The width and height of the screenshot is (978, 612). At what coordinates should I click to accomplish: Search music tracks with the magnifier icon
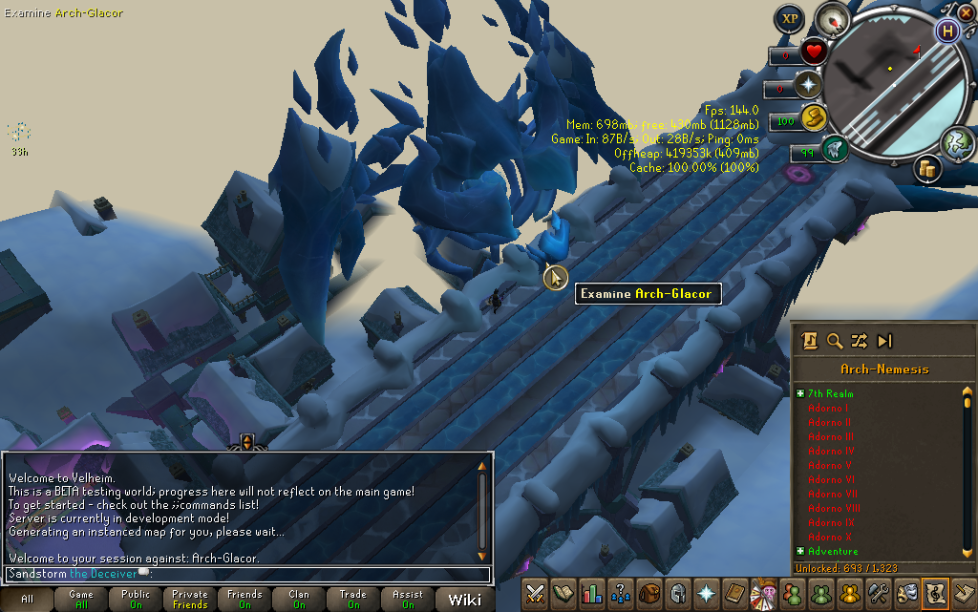[x=834, y=341]
